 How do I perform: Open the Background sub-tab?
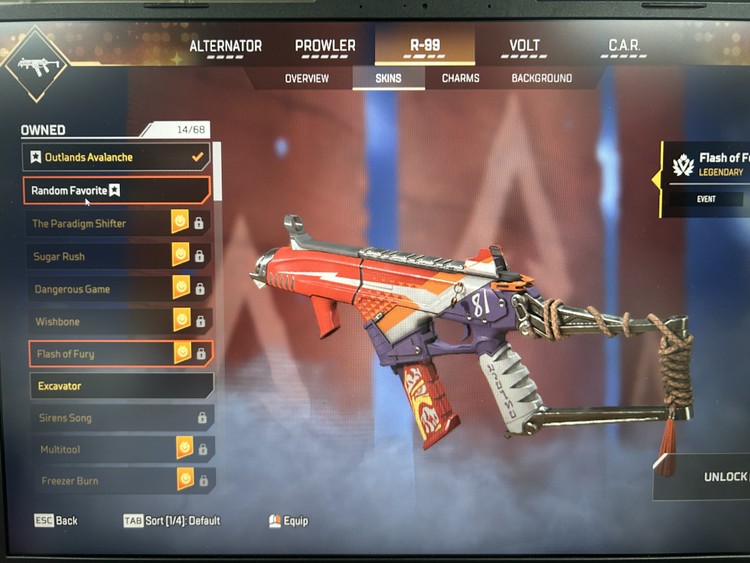pyautogui.click(x=542, y=78)
